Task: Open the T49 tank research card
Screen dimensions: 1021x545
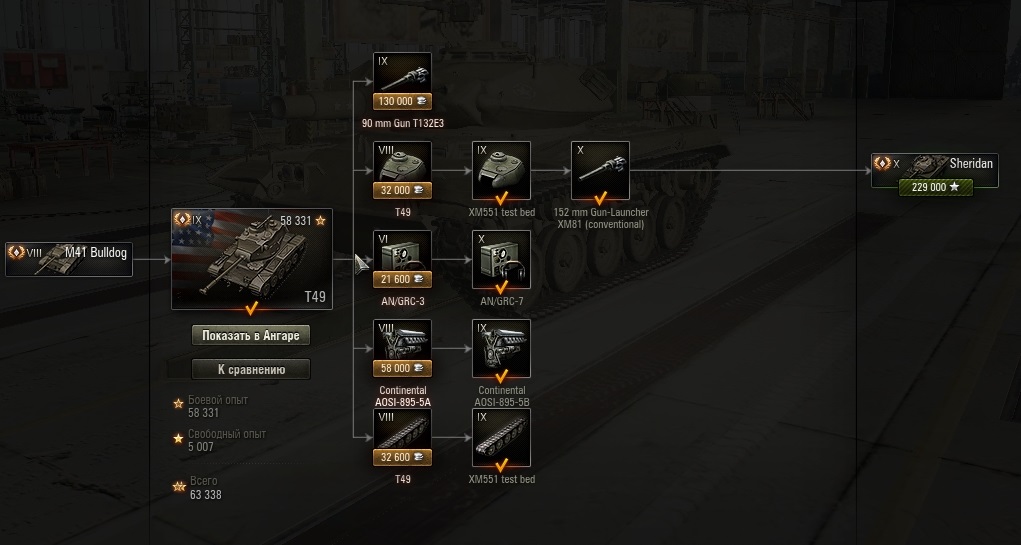Action: 251,259
